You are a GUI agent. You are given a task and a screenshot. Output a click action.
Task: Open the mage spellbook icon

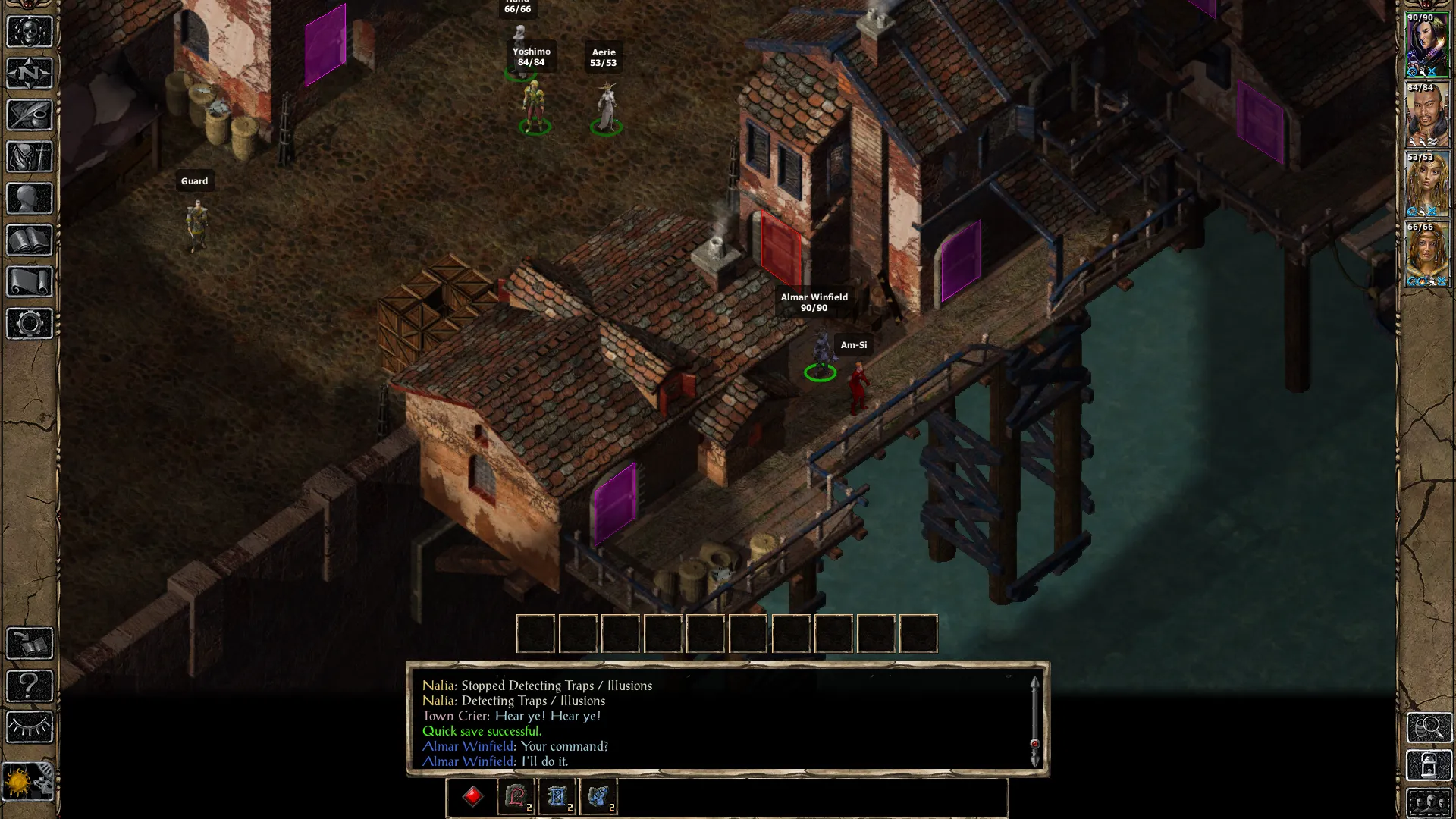point(30,240)
